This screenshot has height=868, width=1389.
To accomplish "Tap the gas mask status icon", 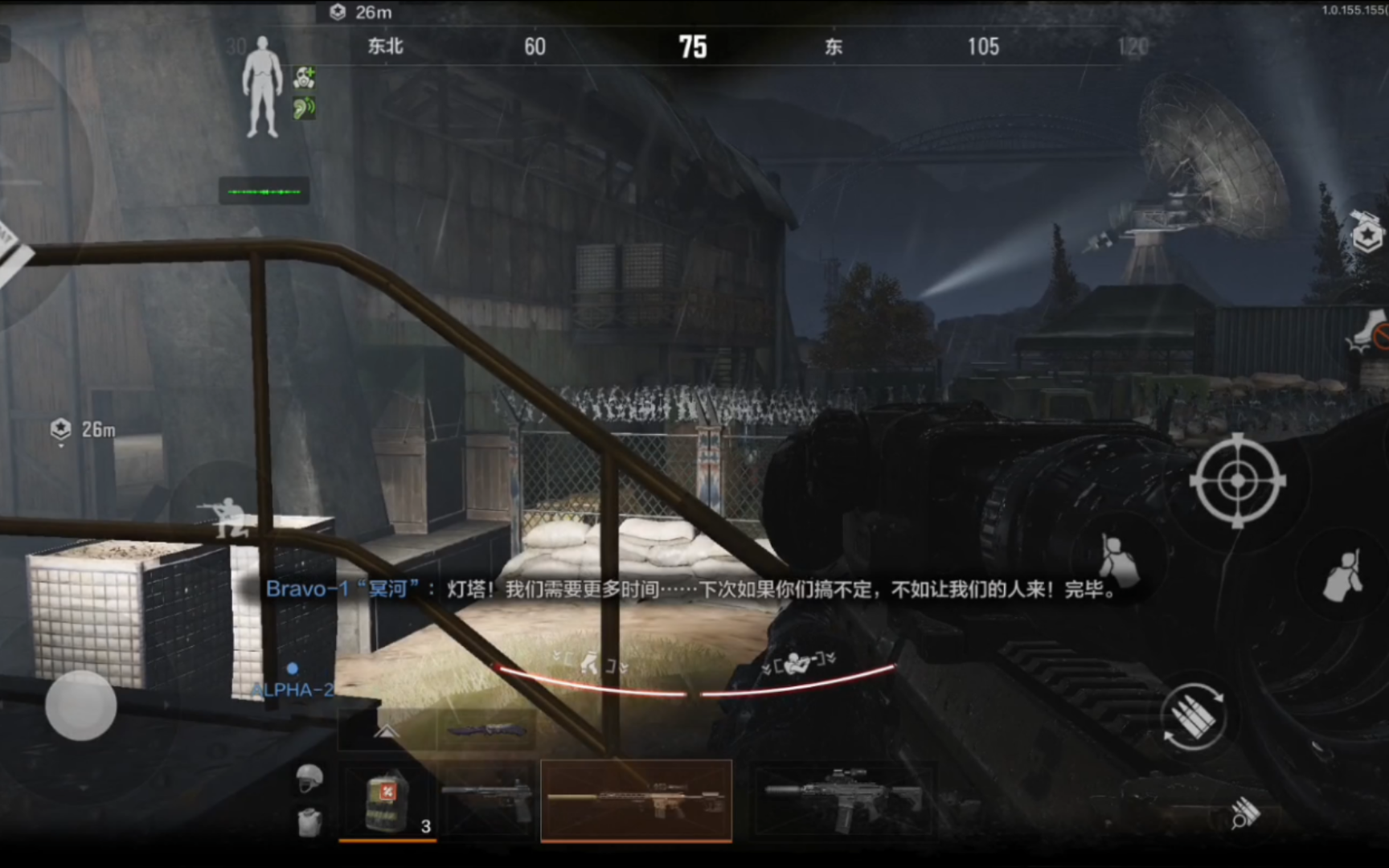I will [304, 78].
